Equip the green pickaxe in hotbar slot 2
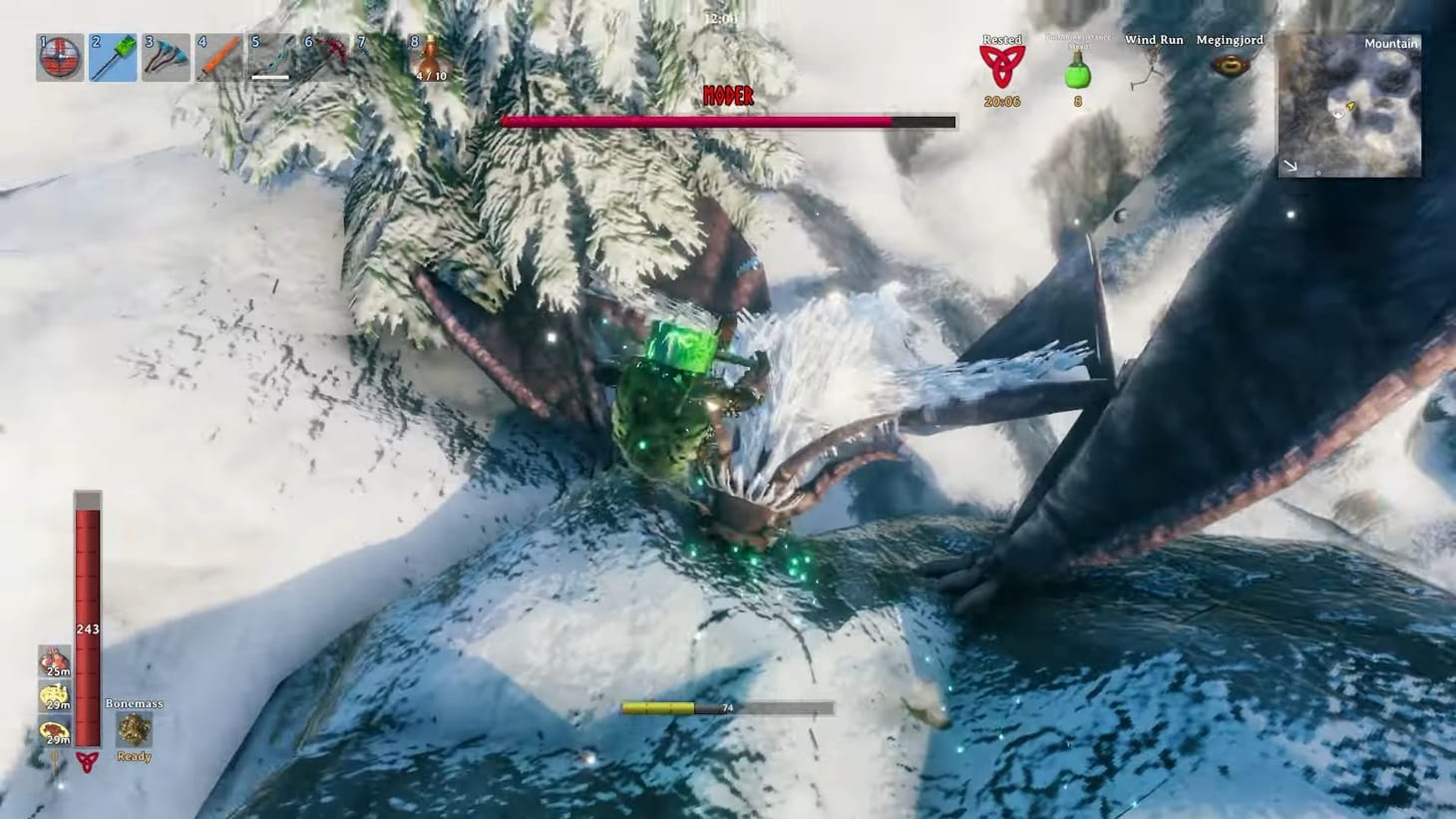This screenshot has width=1456, height=819. pyautogui.click(x=113, y=57)
